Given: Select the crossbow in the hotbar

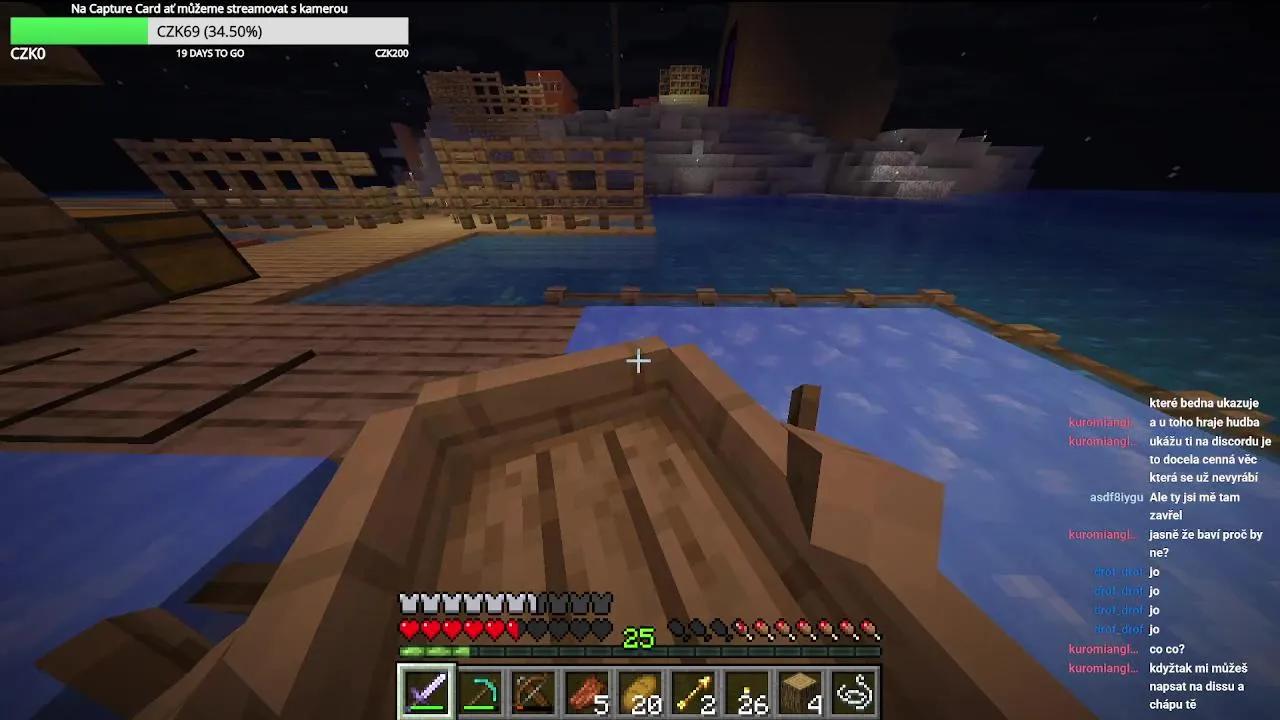Looking at the screenshot, I should [x=533, y=690].
